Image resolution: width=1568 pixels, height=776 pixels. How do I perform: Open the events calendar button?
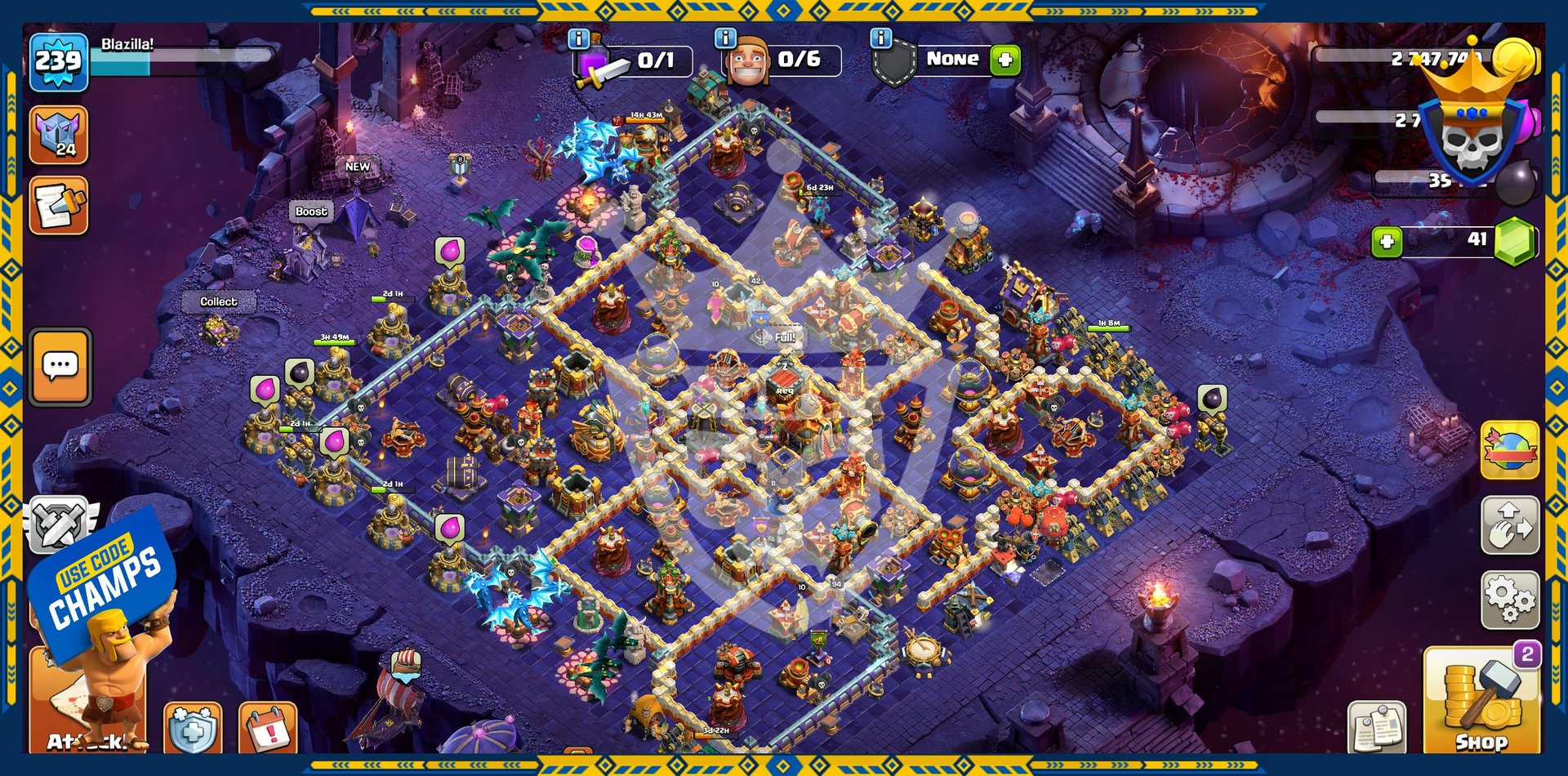(268, 729)
